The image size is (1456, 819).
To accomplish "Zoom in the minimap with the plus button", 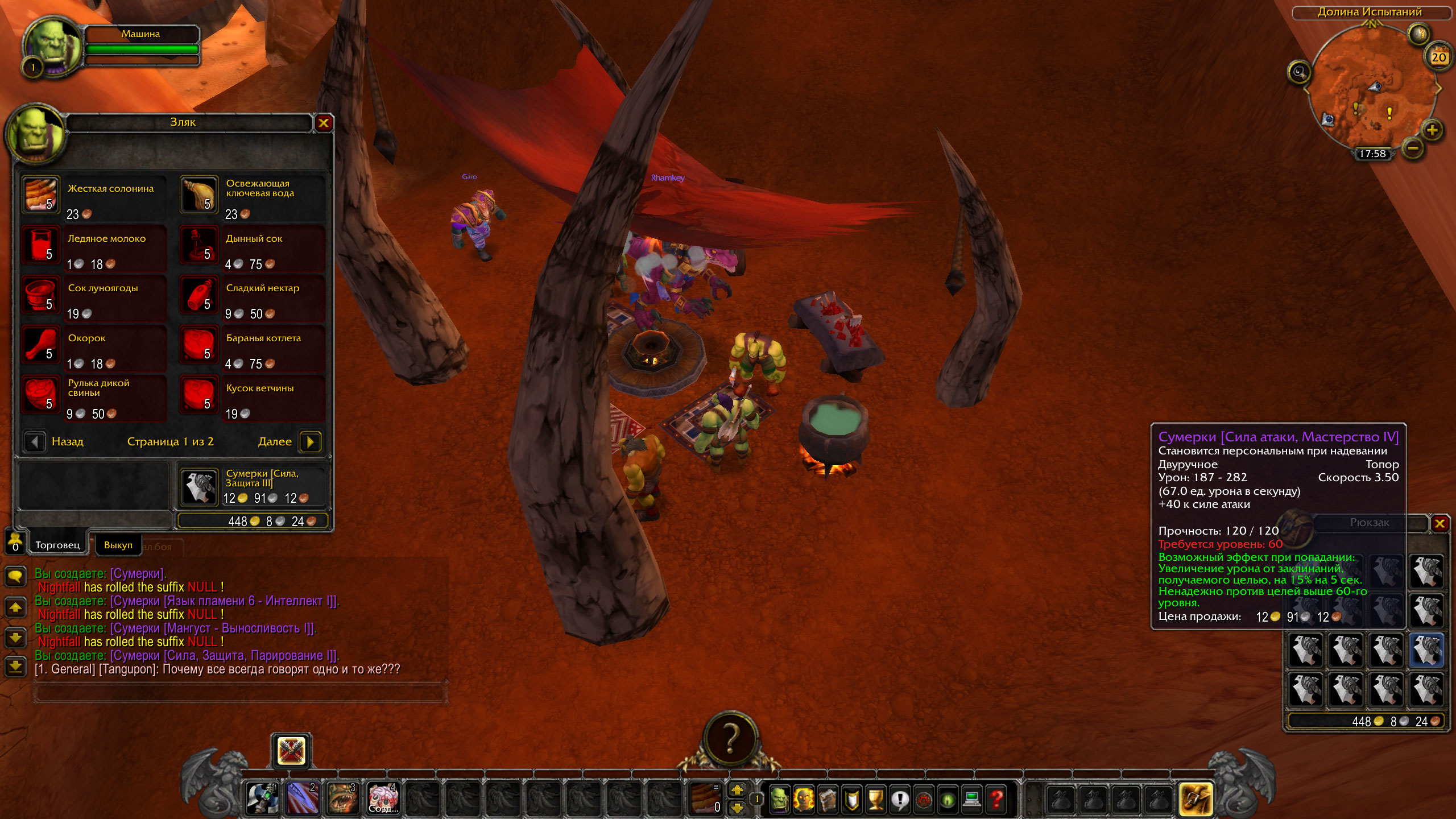I will pyautogui.click(x=1432, y=130).
